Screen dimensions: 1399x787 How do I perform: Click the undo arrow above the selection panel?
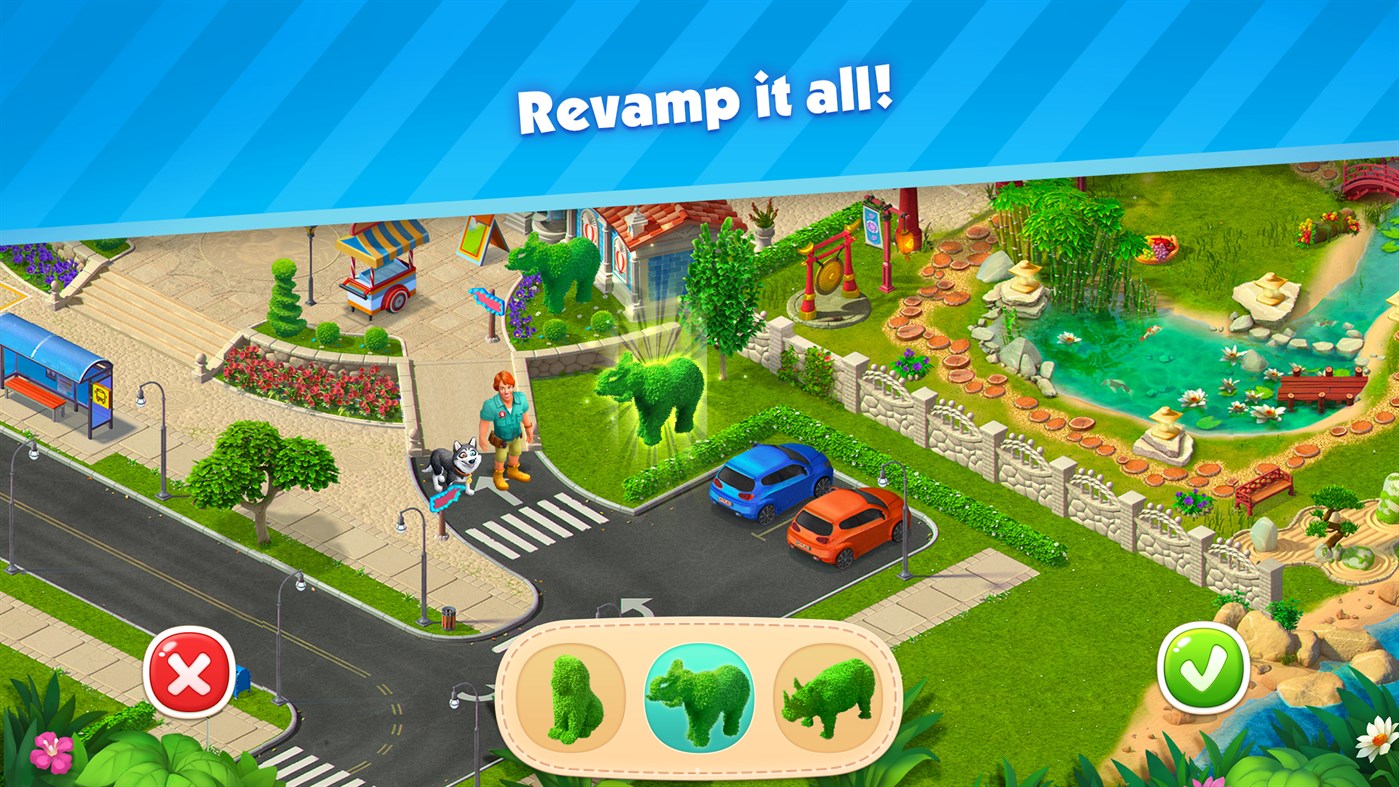coord(630,606)
